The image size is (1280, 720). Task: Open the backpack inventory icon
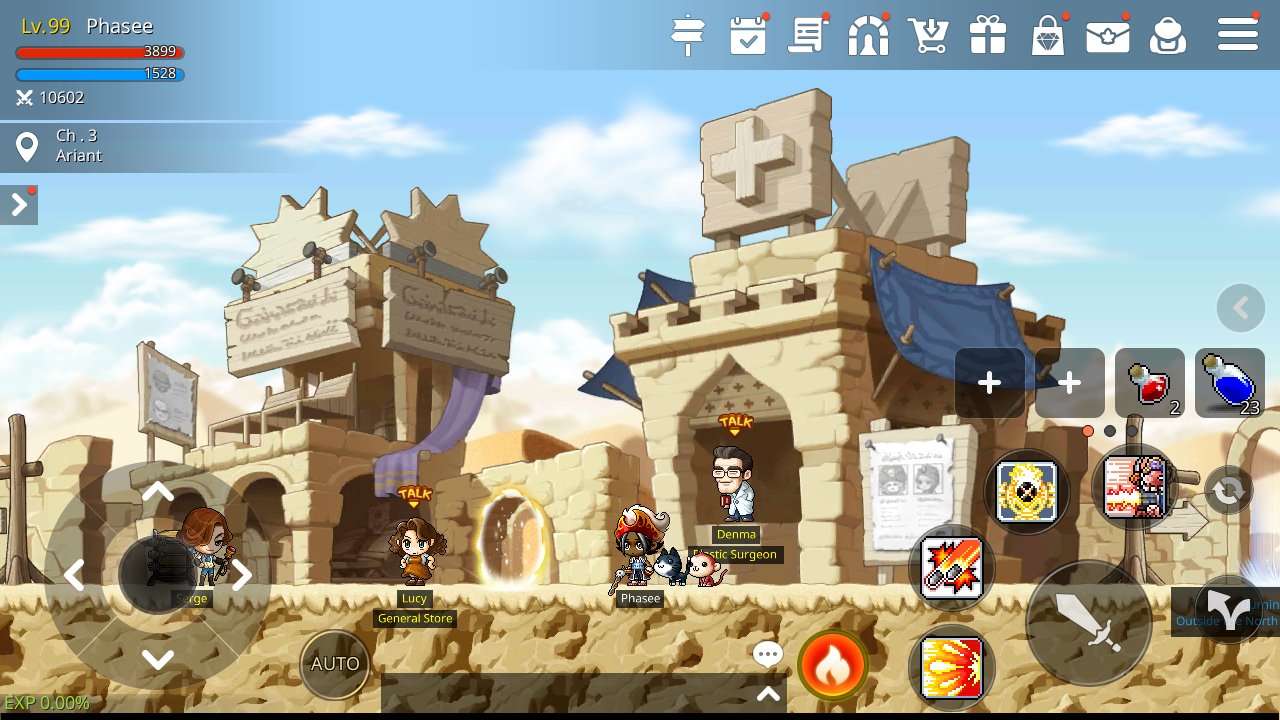pyautogui.click(x=1168, y=35)
